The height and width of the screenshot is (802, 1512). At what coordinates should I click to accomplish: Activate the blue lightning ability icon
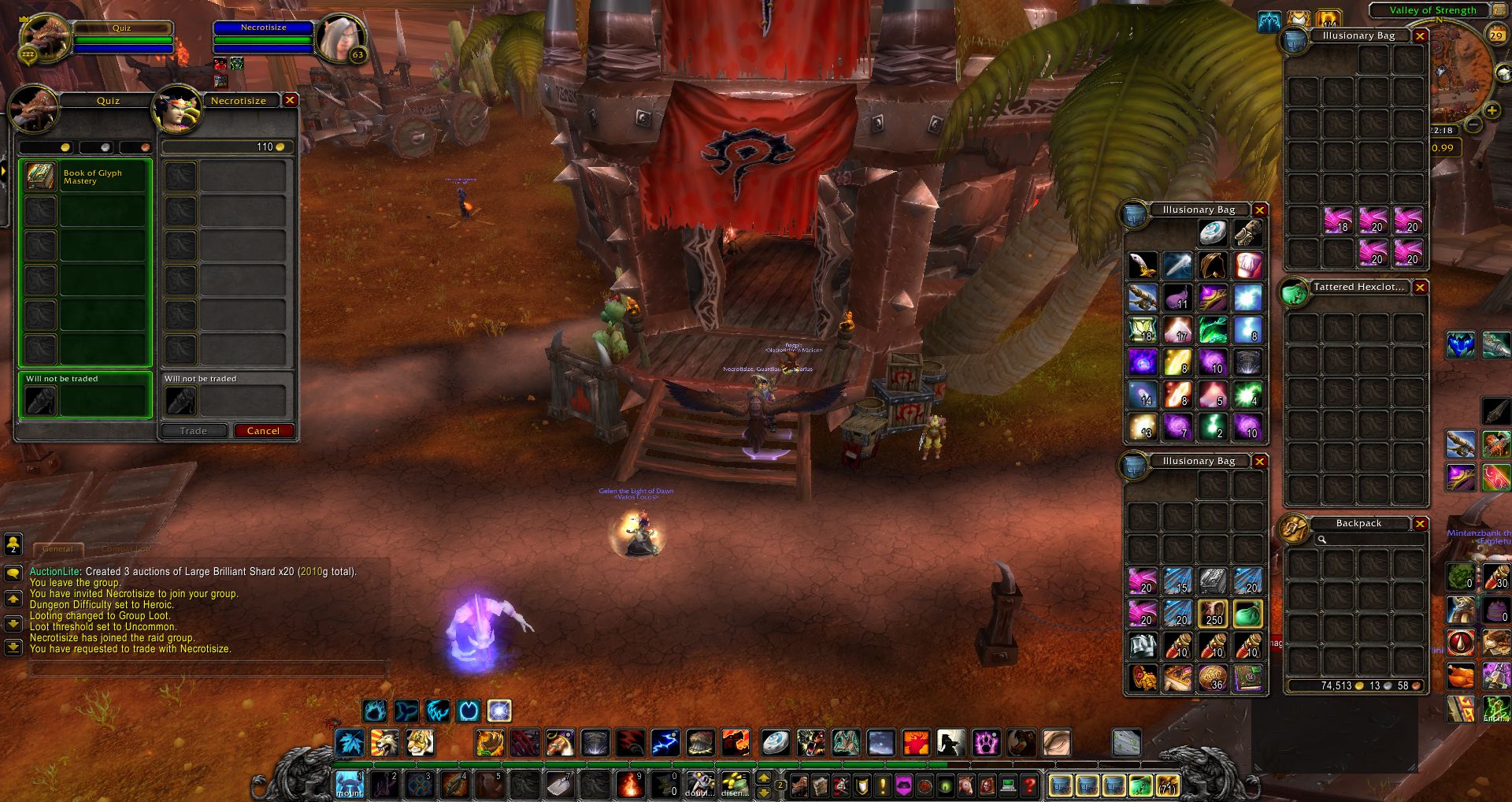665,742
